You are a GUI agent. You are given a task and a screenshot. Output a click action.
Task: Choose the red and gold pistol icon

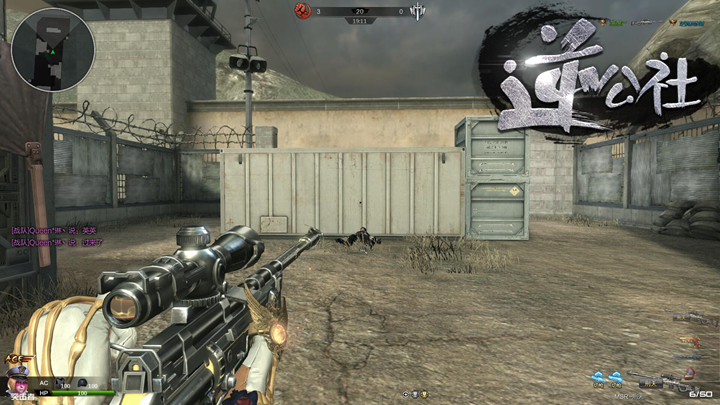pos(689,339)
